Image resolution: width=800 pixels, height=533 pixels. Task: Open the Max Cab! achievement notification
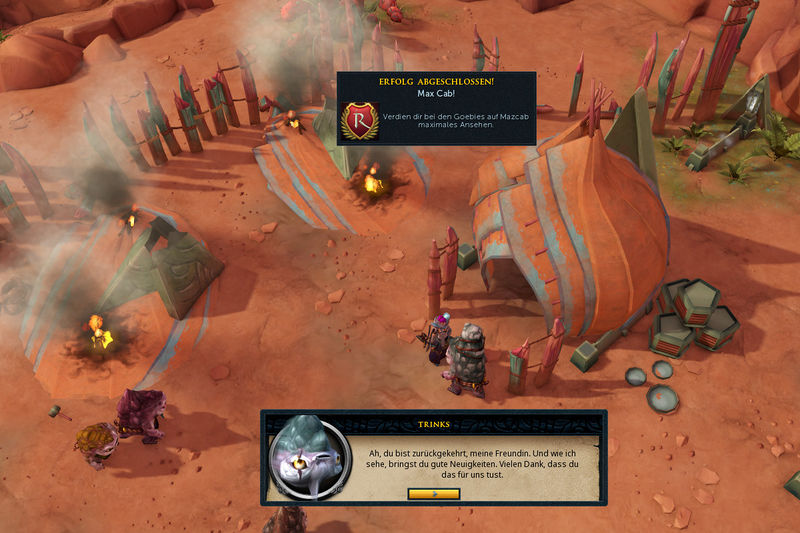click(x=435, y=108)
